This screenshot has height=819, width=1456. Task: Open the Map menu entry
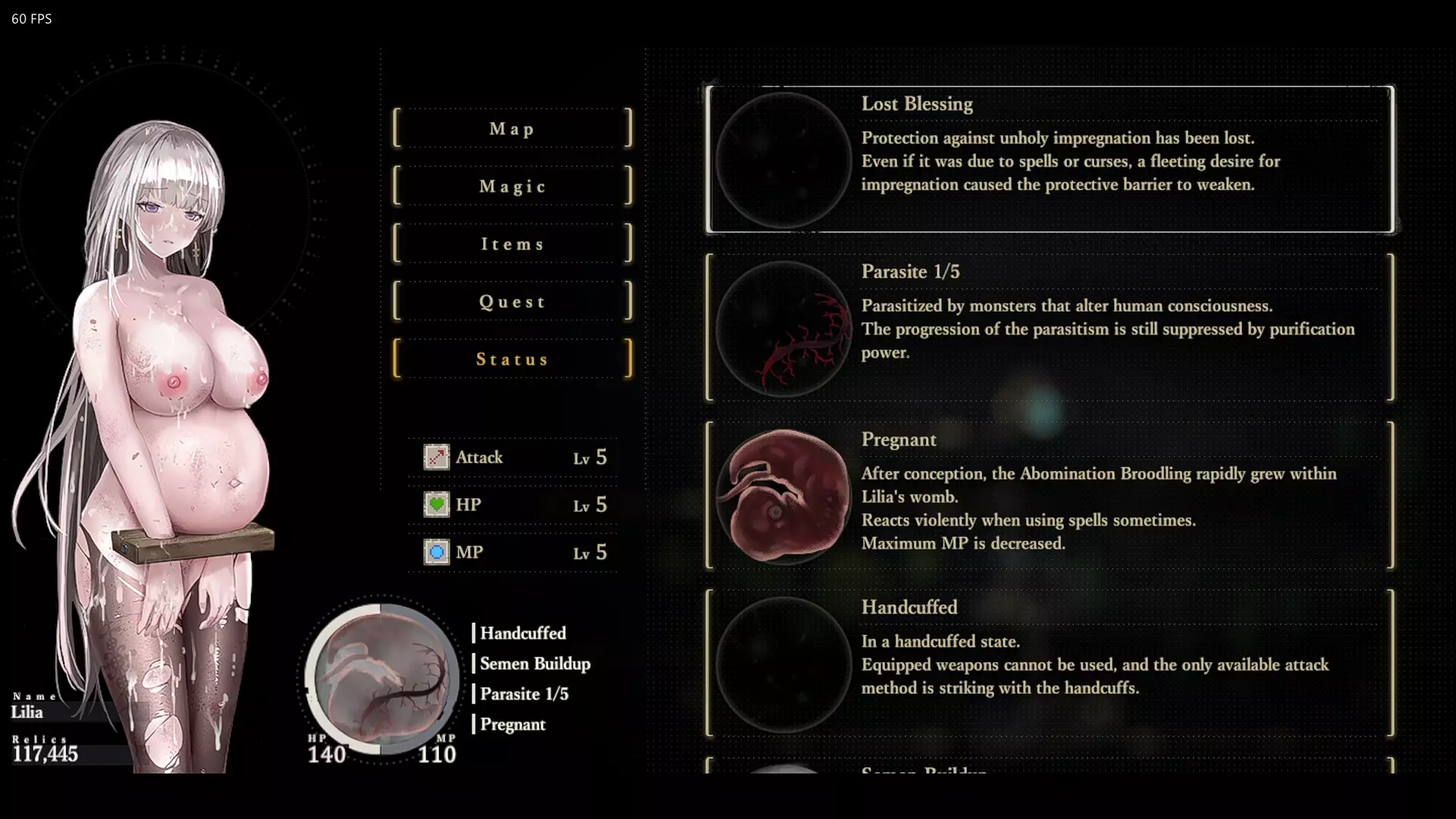[512, 129]
